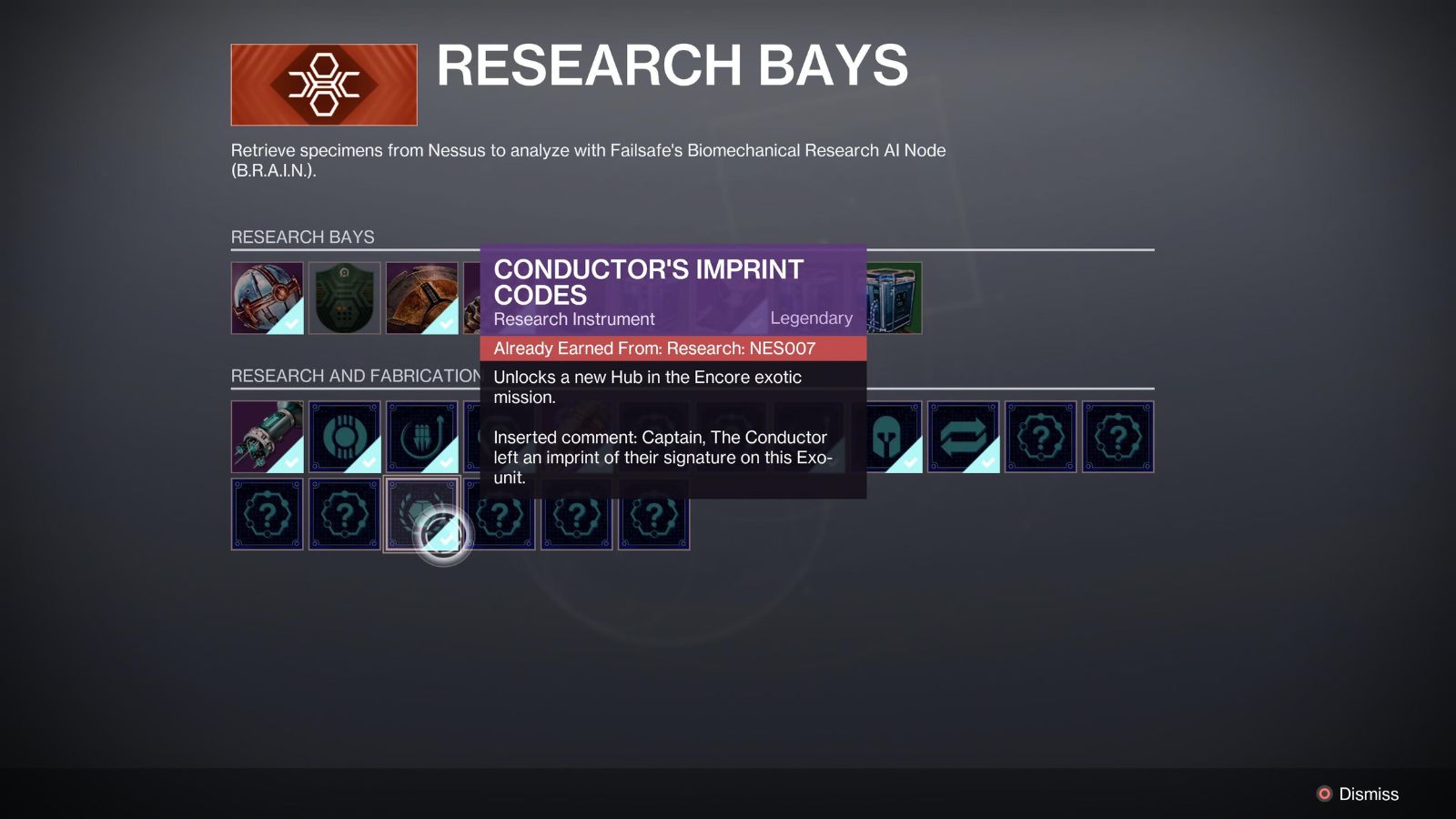Select the brown helmet specimen
The width and height of the screenshot is (1456, 819).
[x=423, y=298]
